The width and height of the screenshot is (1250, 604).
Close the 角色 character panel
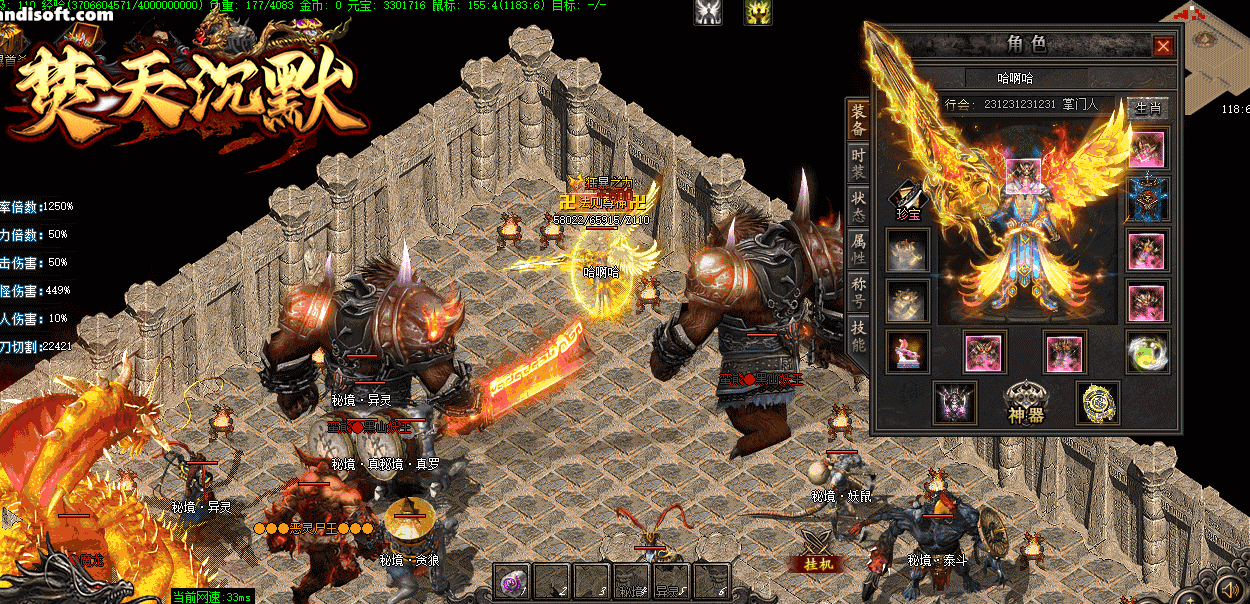(1162, 46)
